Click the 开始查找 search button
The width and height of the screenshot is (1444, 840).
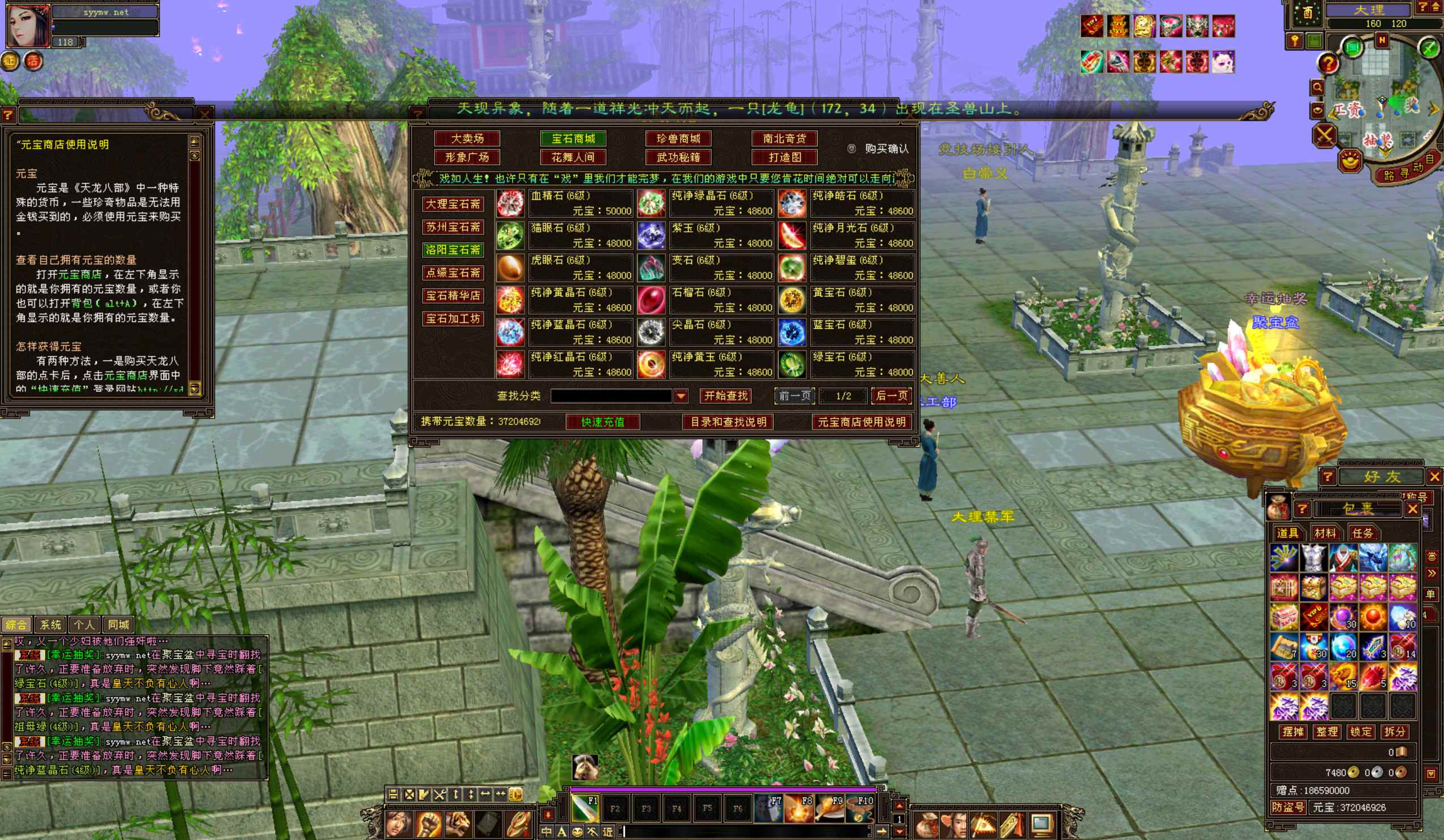pyautogui.click(x=726, y=396)
